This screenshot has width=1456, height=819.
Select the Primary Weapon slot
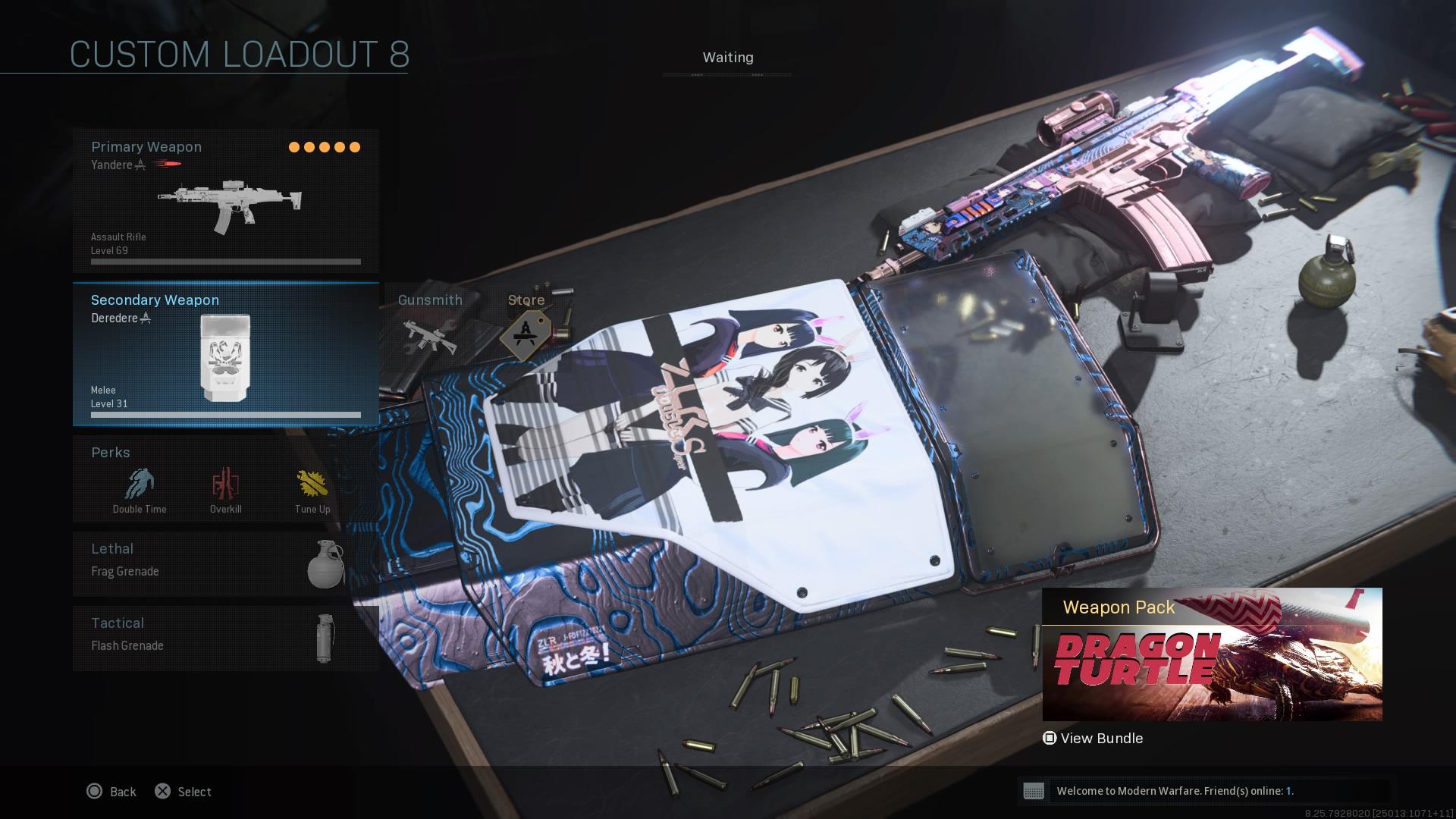pos(225,201)
